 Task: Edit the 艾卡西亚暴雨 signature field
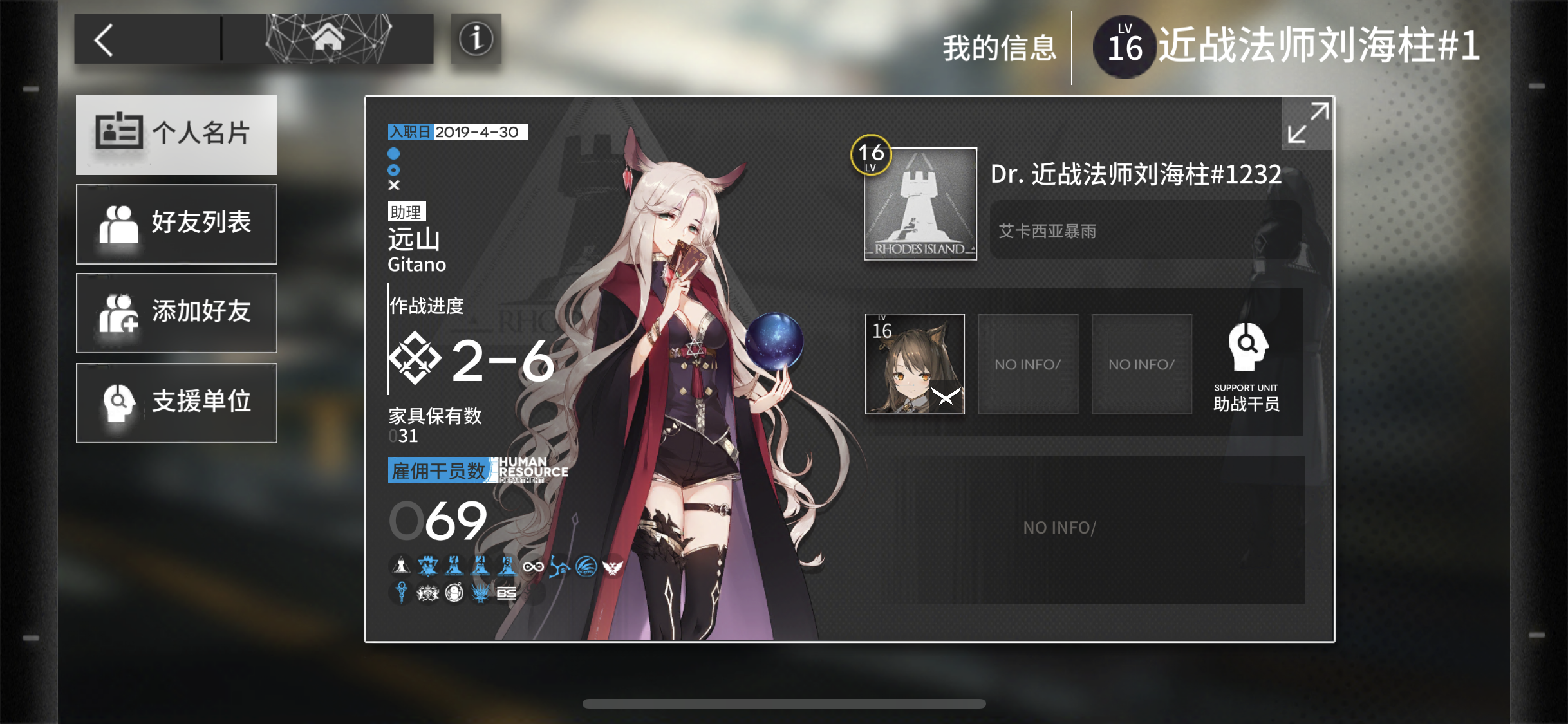(x=1144, y=231)
